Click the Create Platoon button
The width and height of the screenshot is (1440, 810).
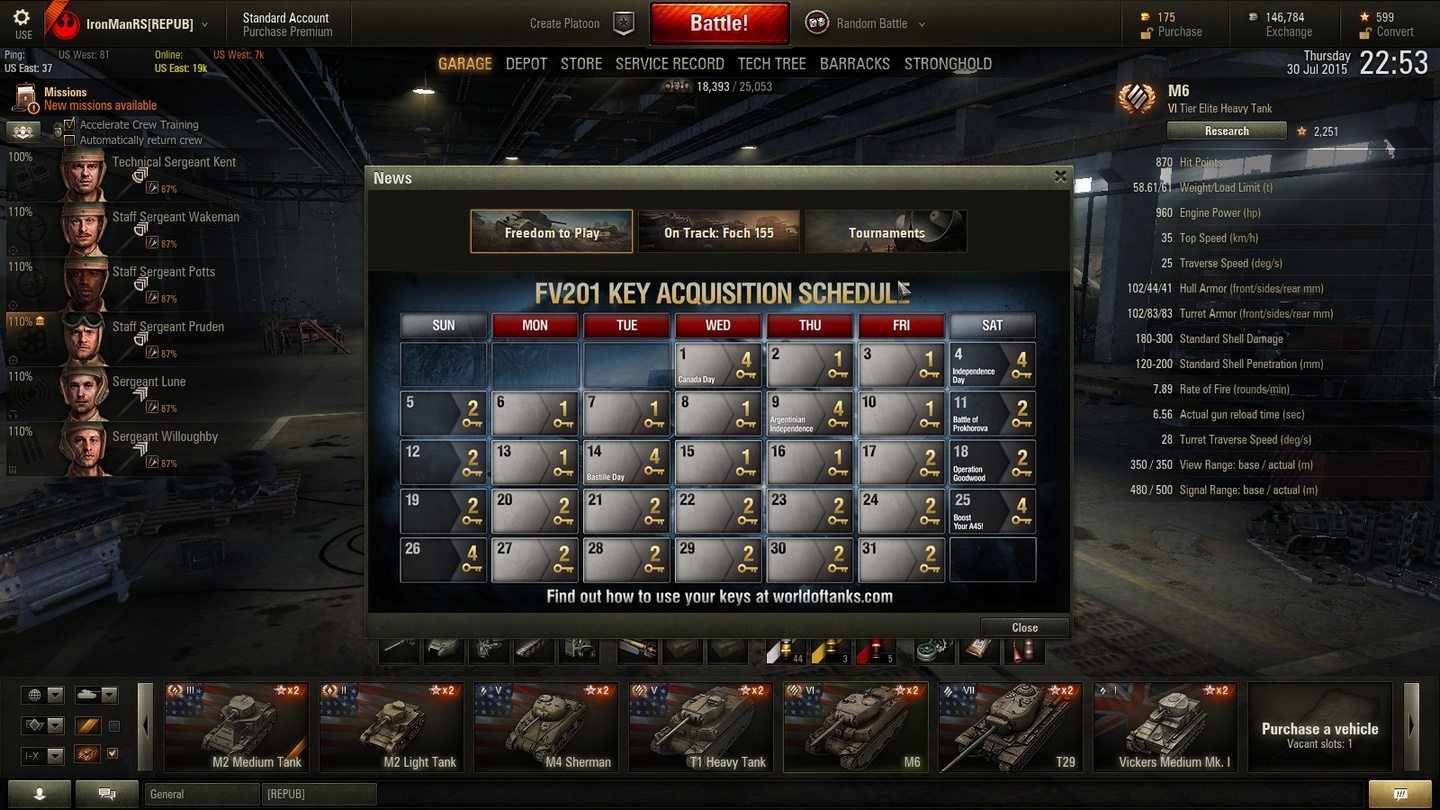click(x=582, y=23)
